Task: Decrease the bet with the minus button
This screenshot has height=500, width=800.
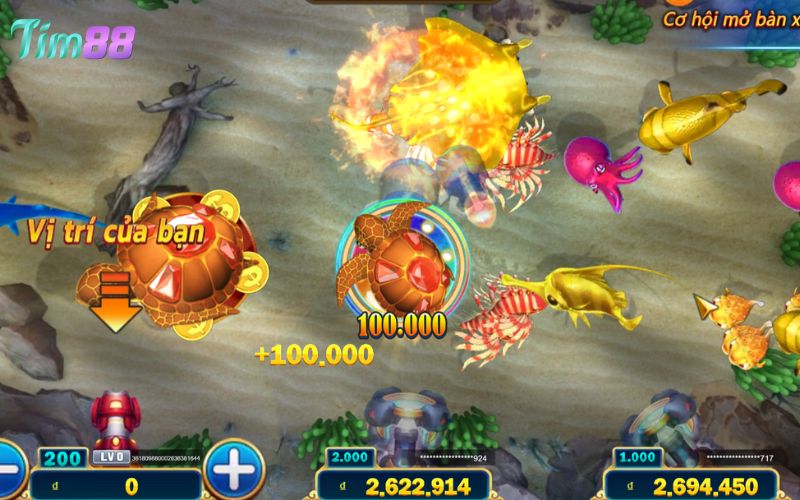Action: 8,468
